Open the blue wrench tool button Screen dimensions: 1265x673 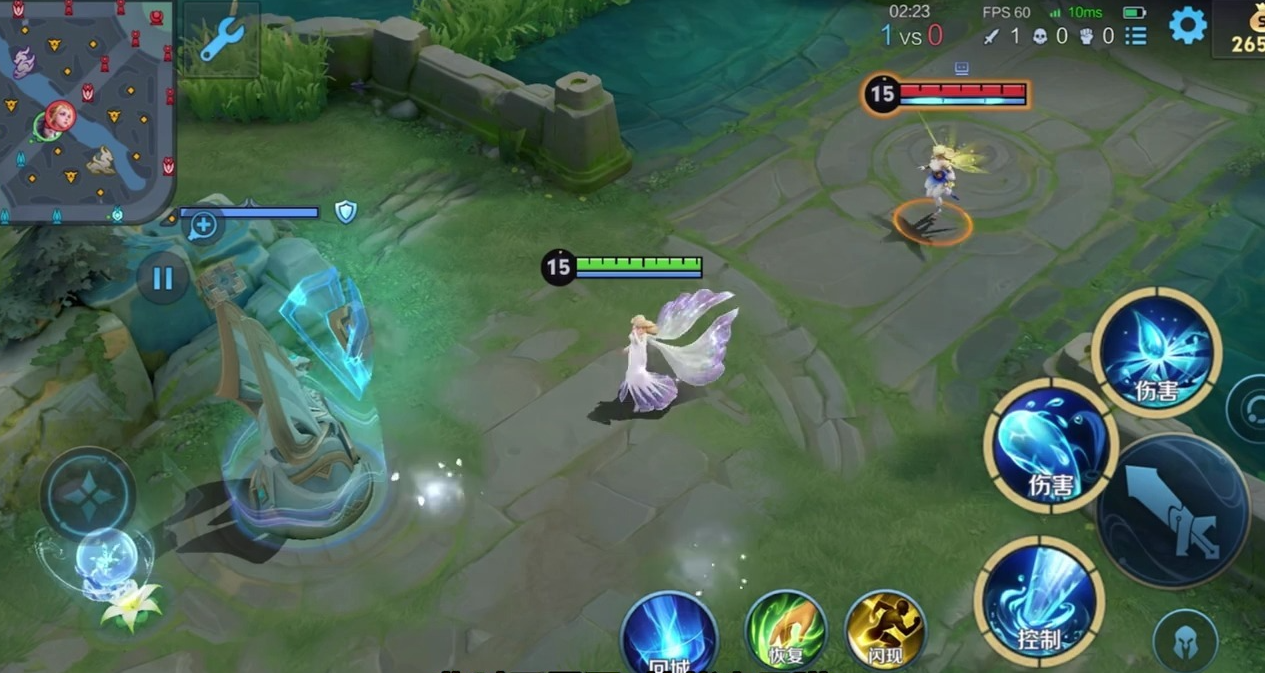221,39
